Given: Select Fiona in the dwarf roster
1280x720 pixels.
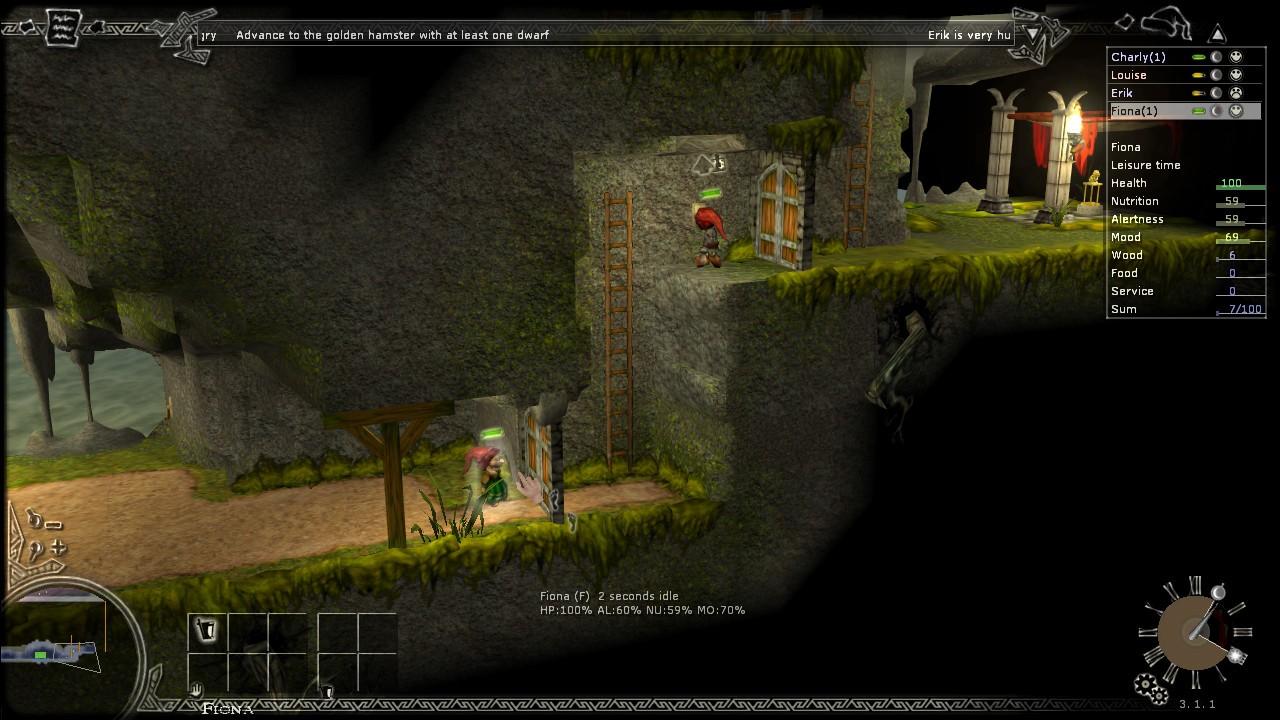Looking at the screenshot, I should 1135,111.
